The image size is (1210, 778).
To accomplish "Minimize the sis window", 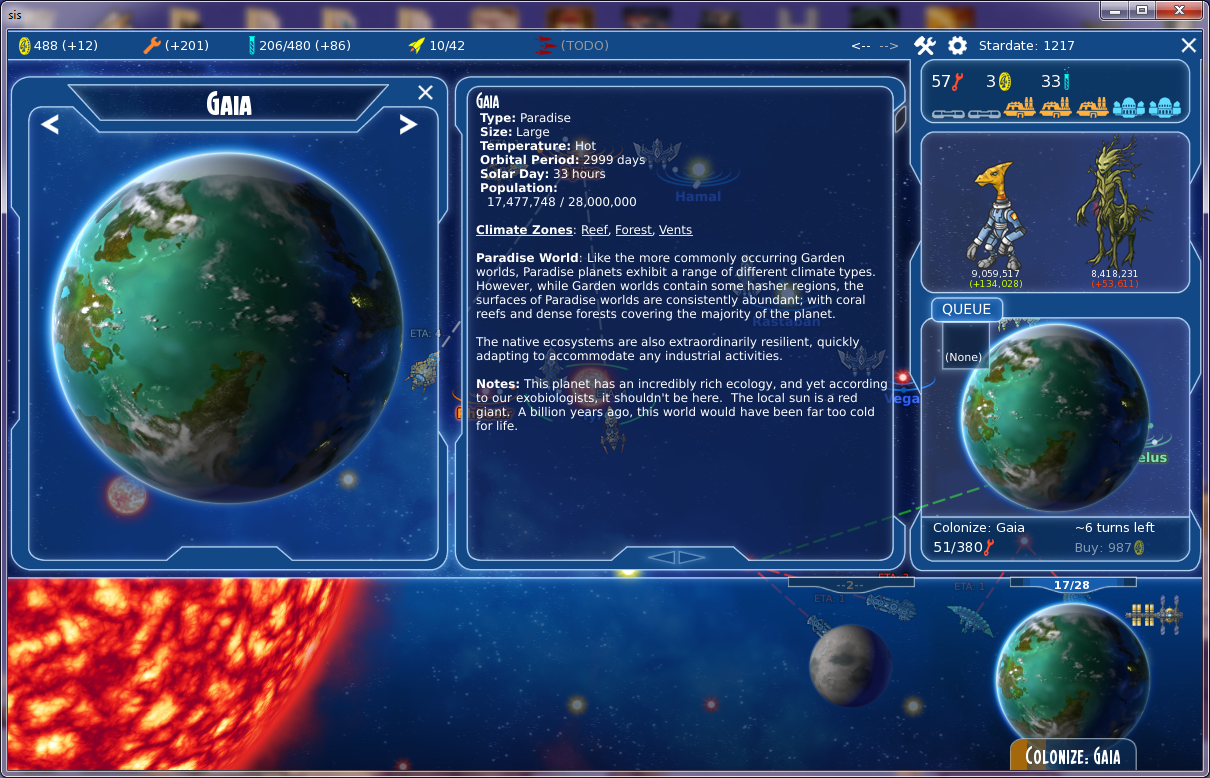I will pyautogui.click(x=1114, y=10).
